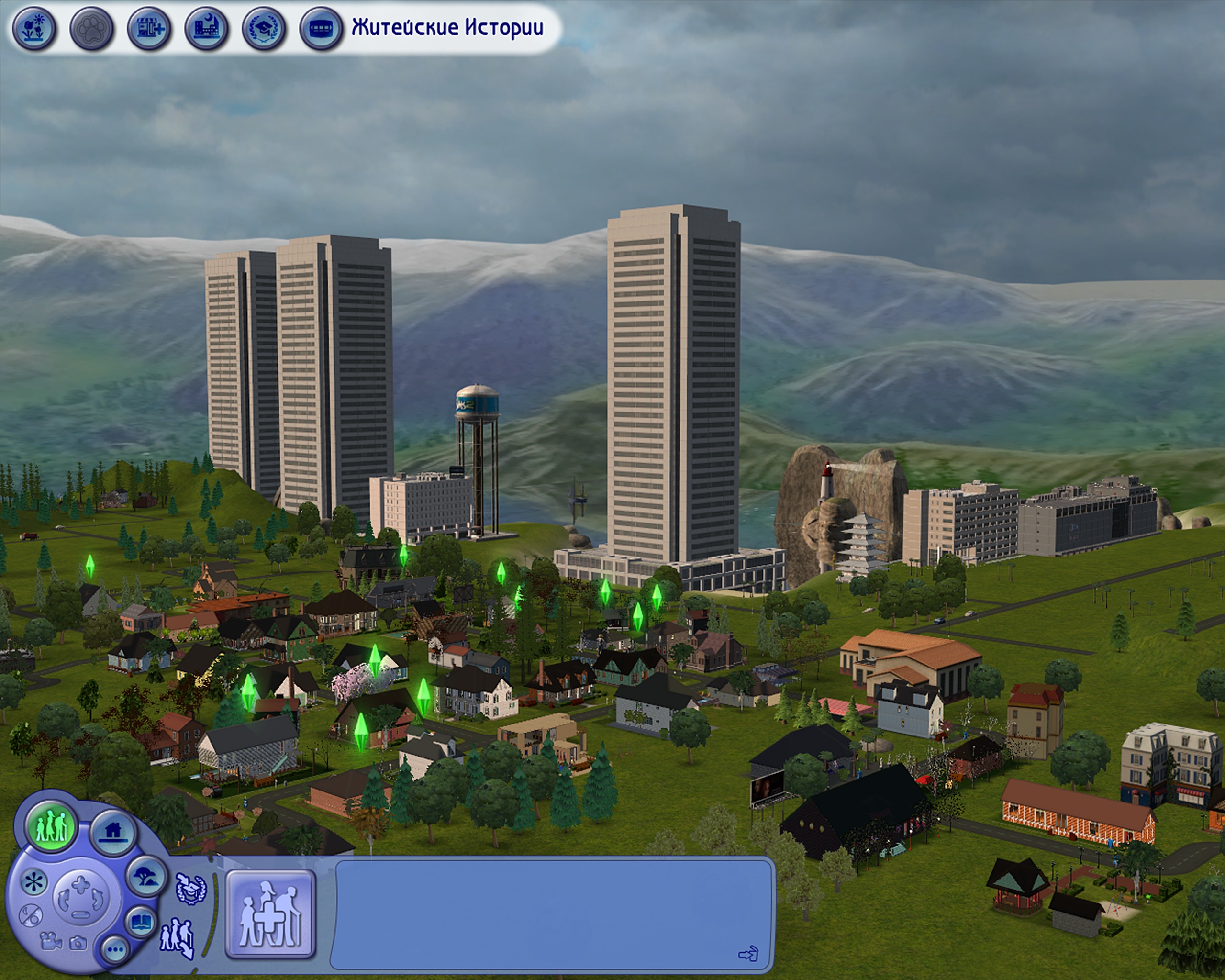Click the arrow in the family bin panel

pyautogui.click(x=748, y=954)
